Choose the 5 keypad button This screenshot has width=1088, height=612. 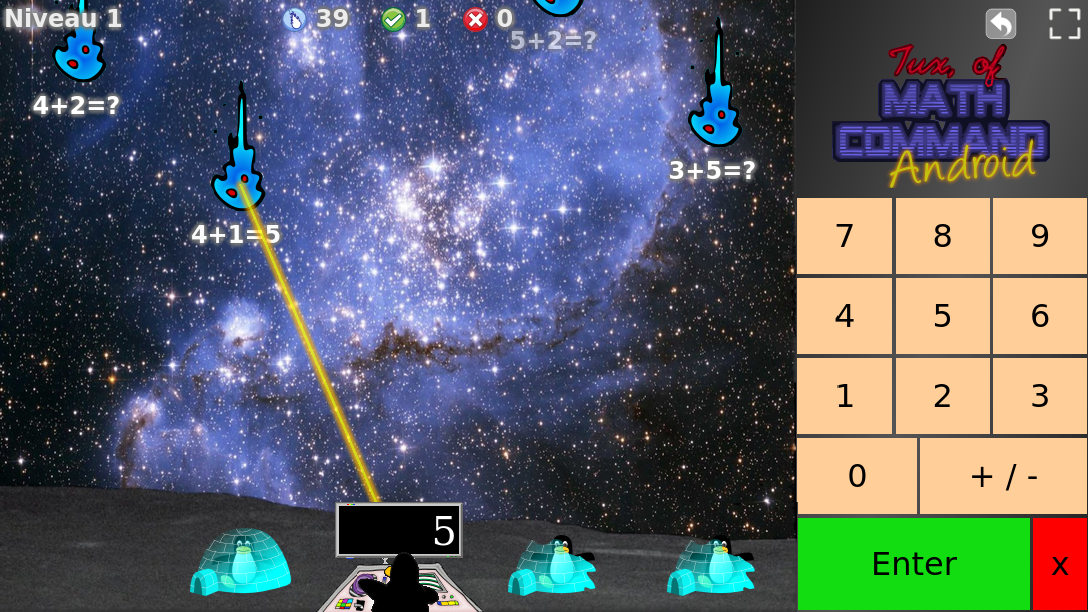point(942,316)
